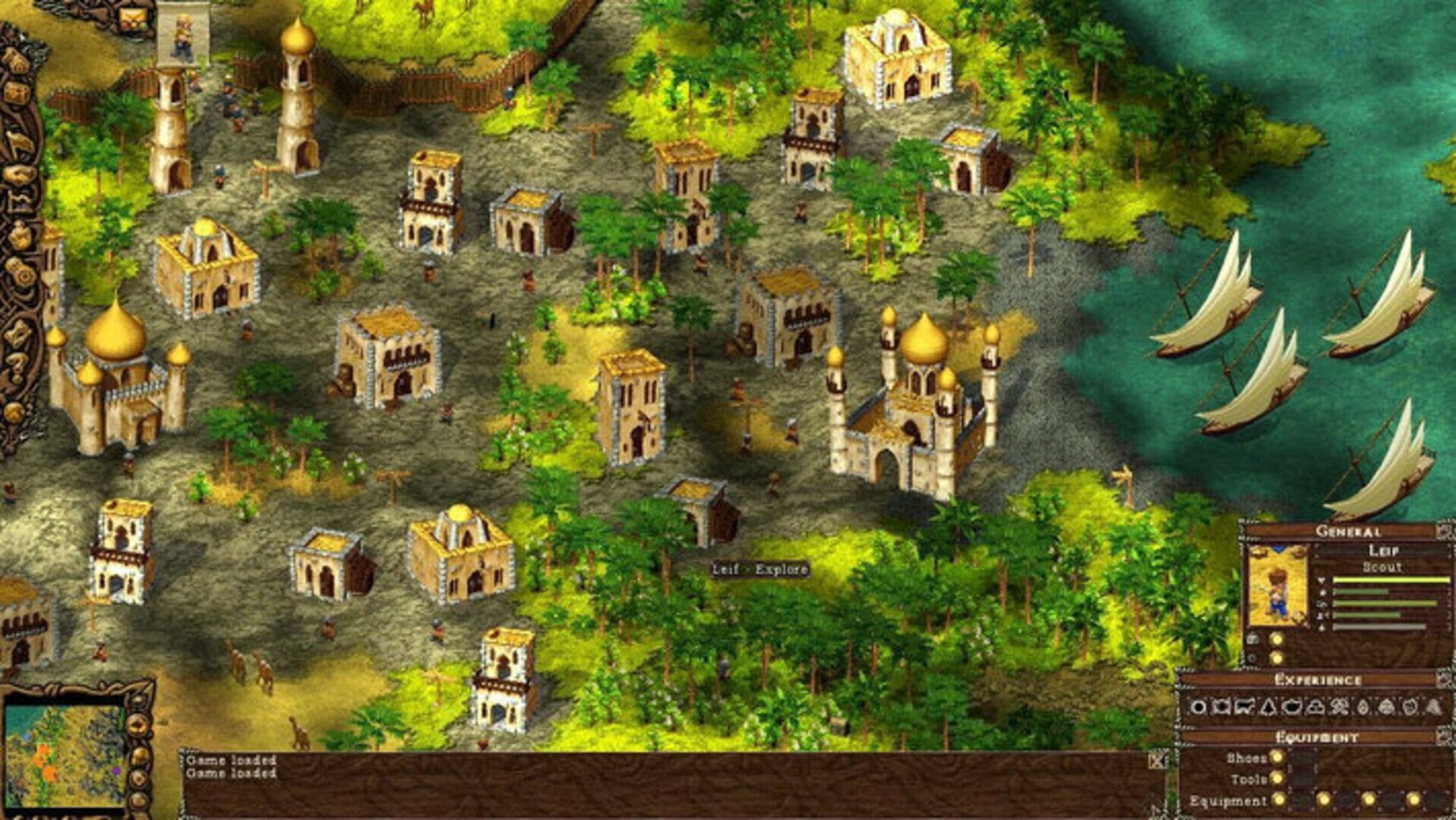The height and width of the screenshot is (820, 1456).
Task: Enable the first yellow Equipment slot button
Action: point(1279,800)
